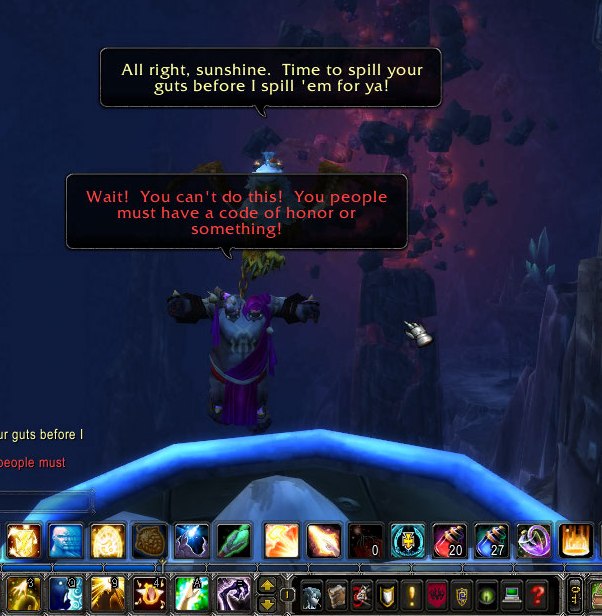
Task: Cast the green glowing hand spell
Action: [x=192, y=593]
